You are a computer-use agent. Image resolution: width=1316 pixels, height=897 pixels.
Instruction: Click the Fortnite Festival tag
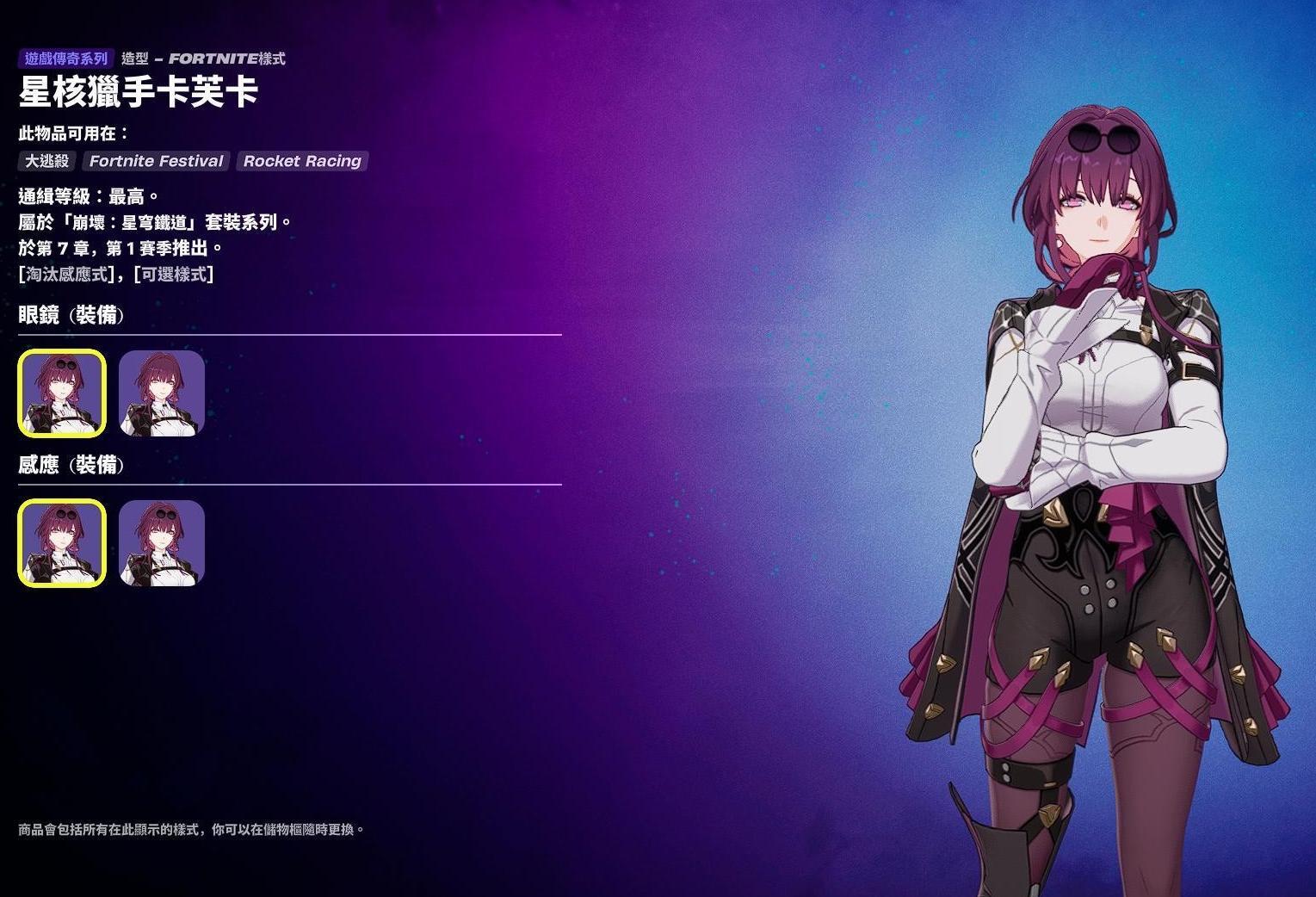point(156,161)
